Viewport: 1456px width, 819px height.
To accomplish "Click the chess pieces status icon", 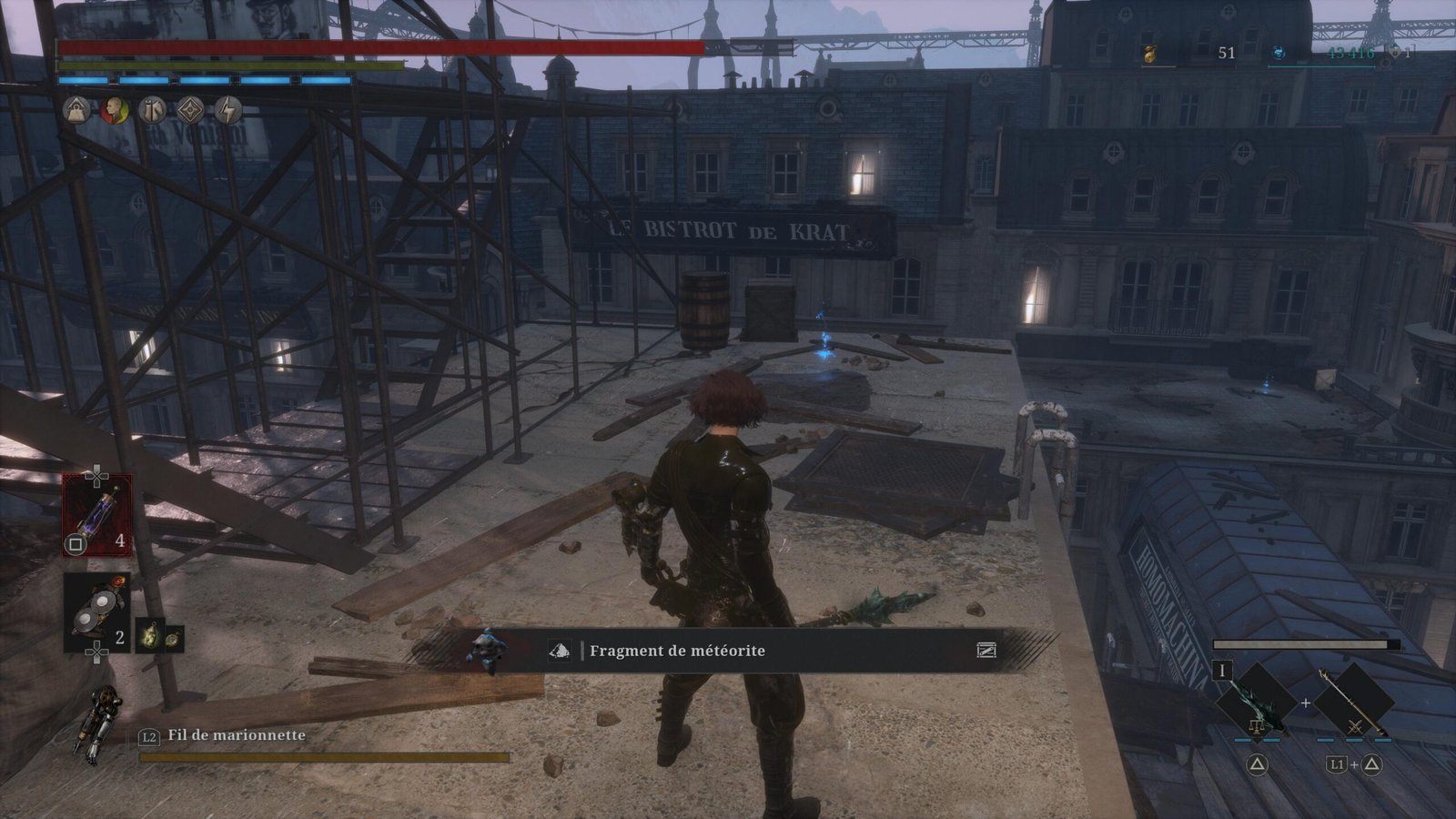I will pos(152,110).
